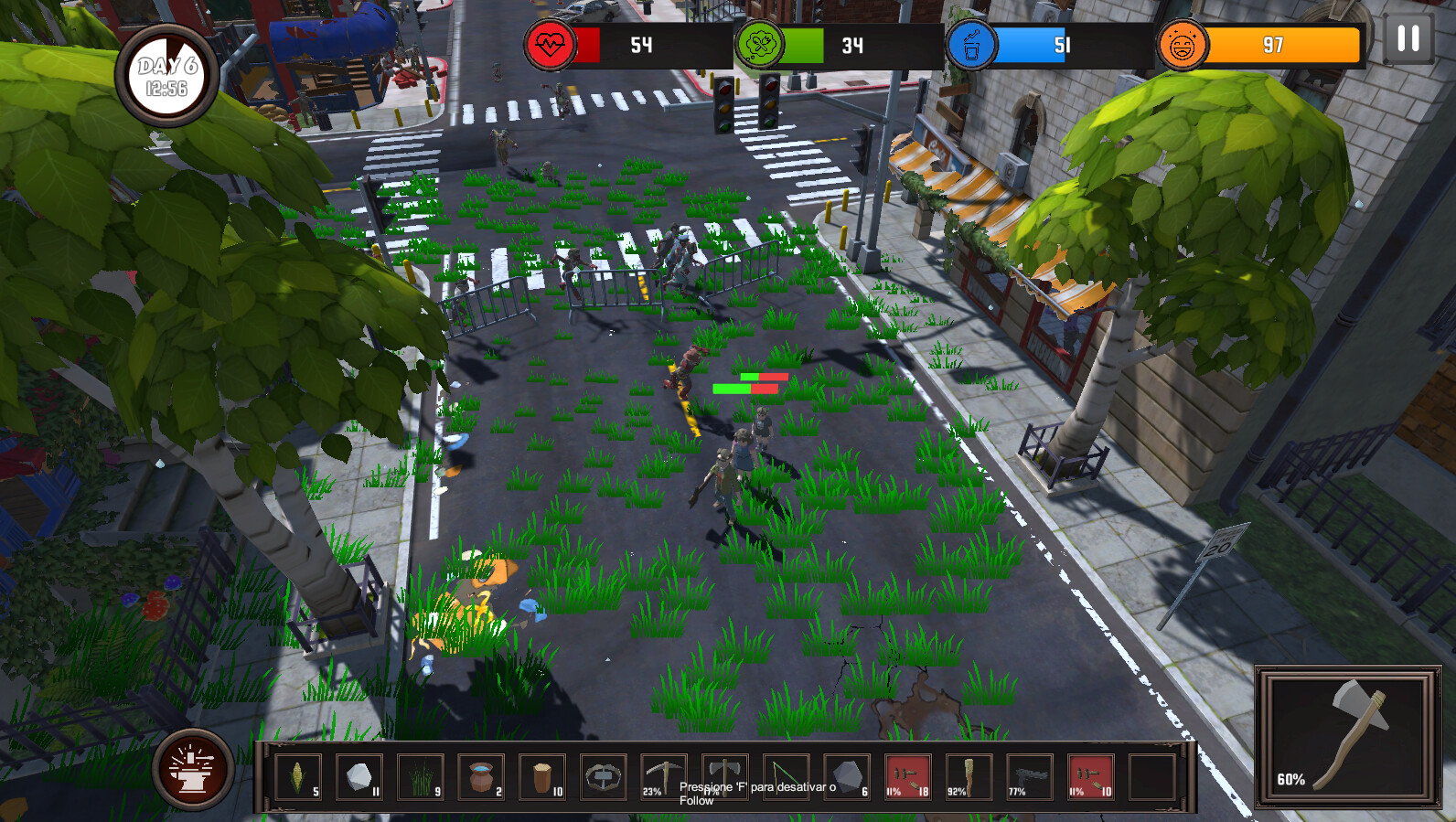Click the health heart icon

click(552, 43)
